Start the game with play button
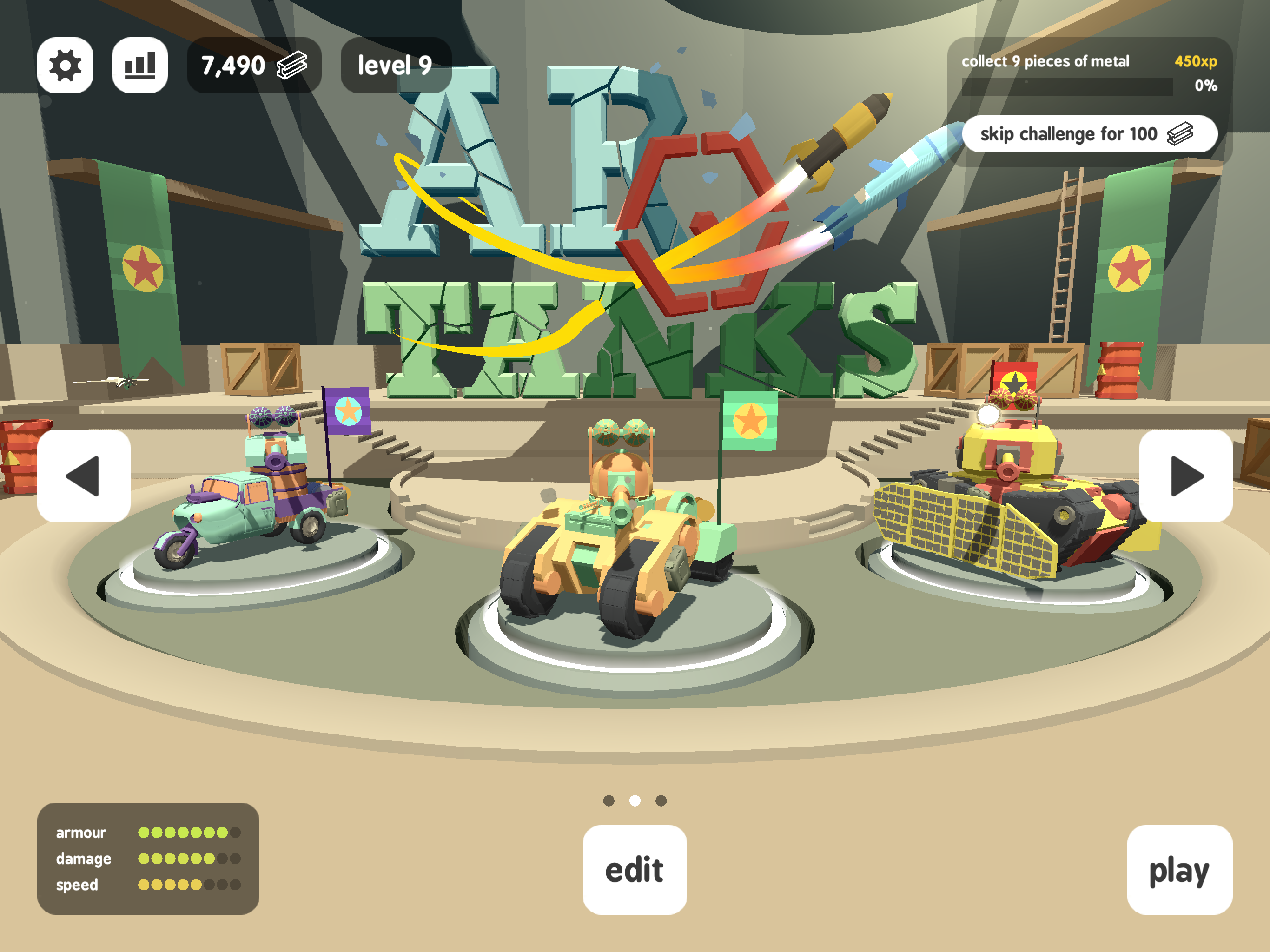 coord(1179,869)
